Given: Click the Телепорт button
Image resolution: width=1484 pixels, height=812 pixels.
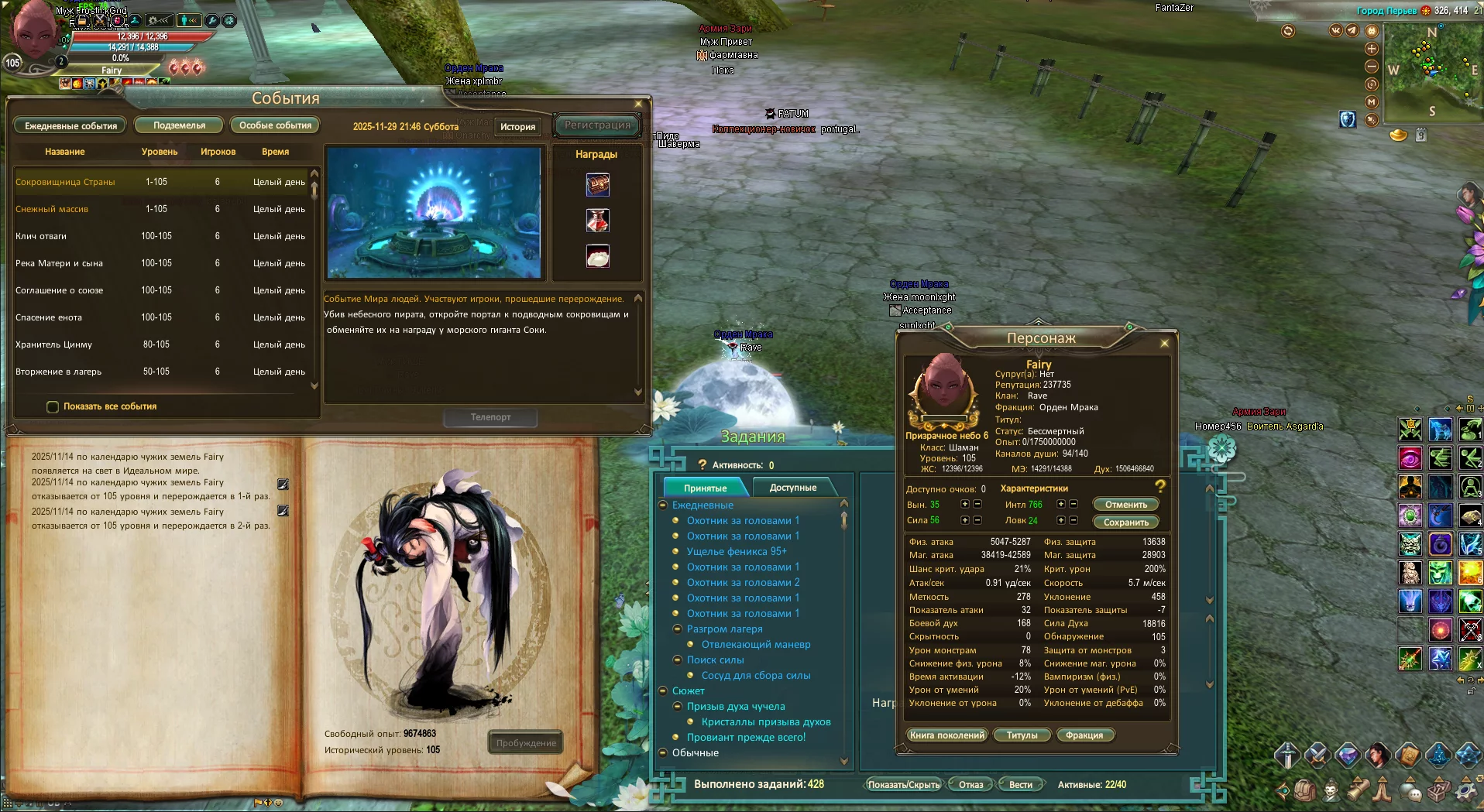Looking at the screenshot, I should tap(490, 417).
